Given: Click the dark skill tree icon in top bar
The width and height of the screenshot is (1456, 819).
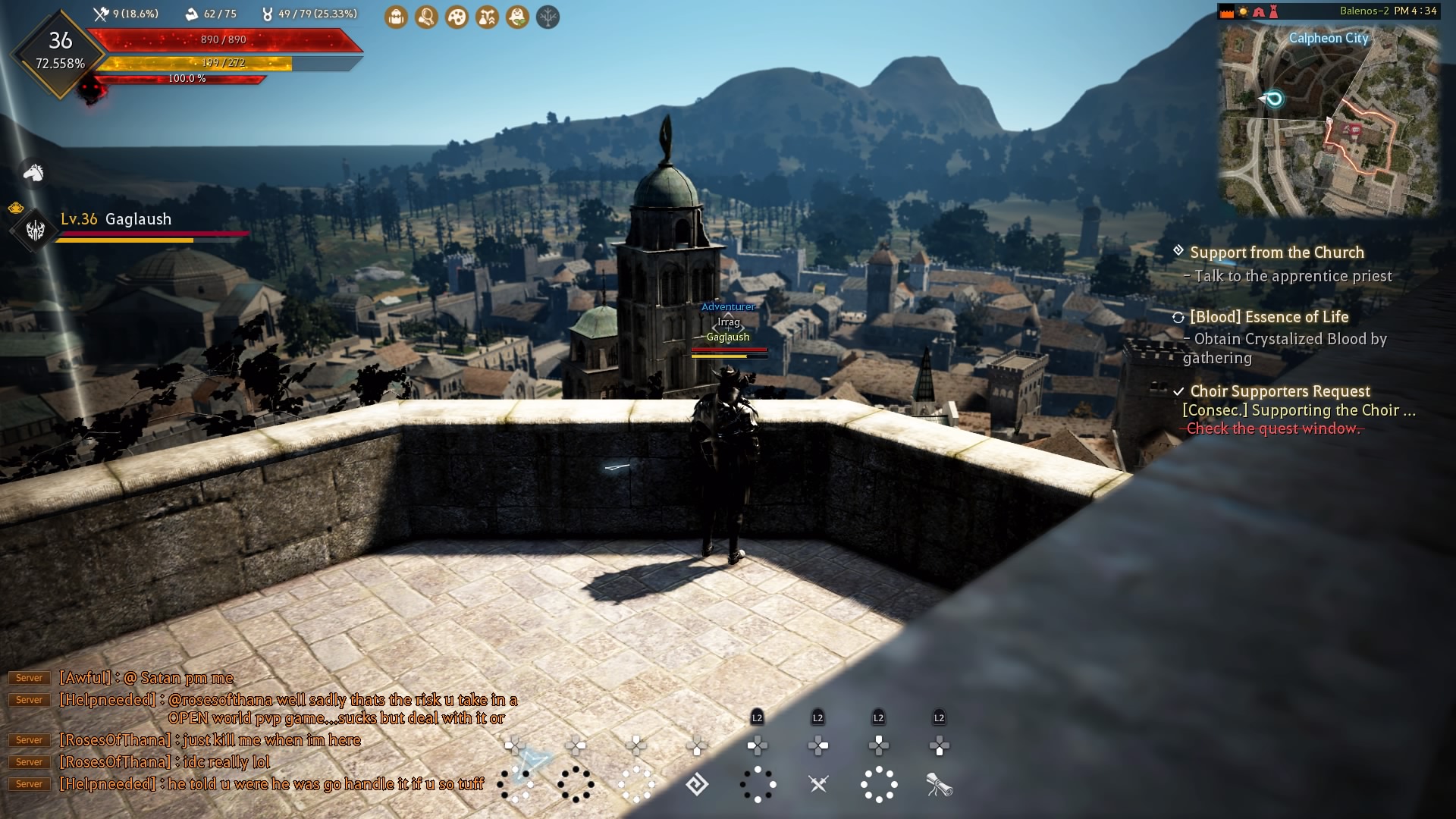Looking at the screenshot, I should (548, 17).
